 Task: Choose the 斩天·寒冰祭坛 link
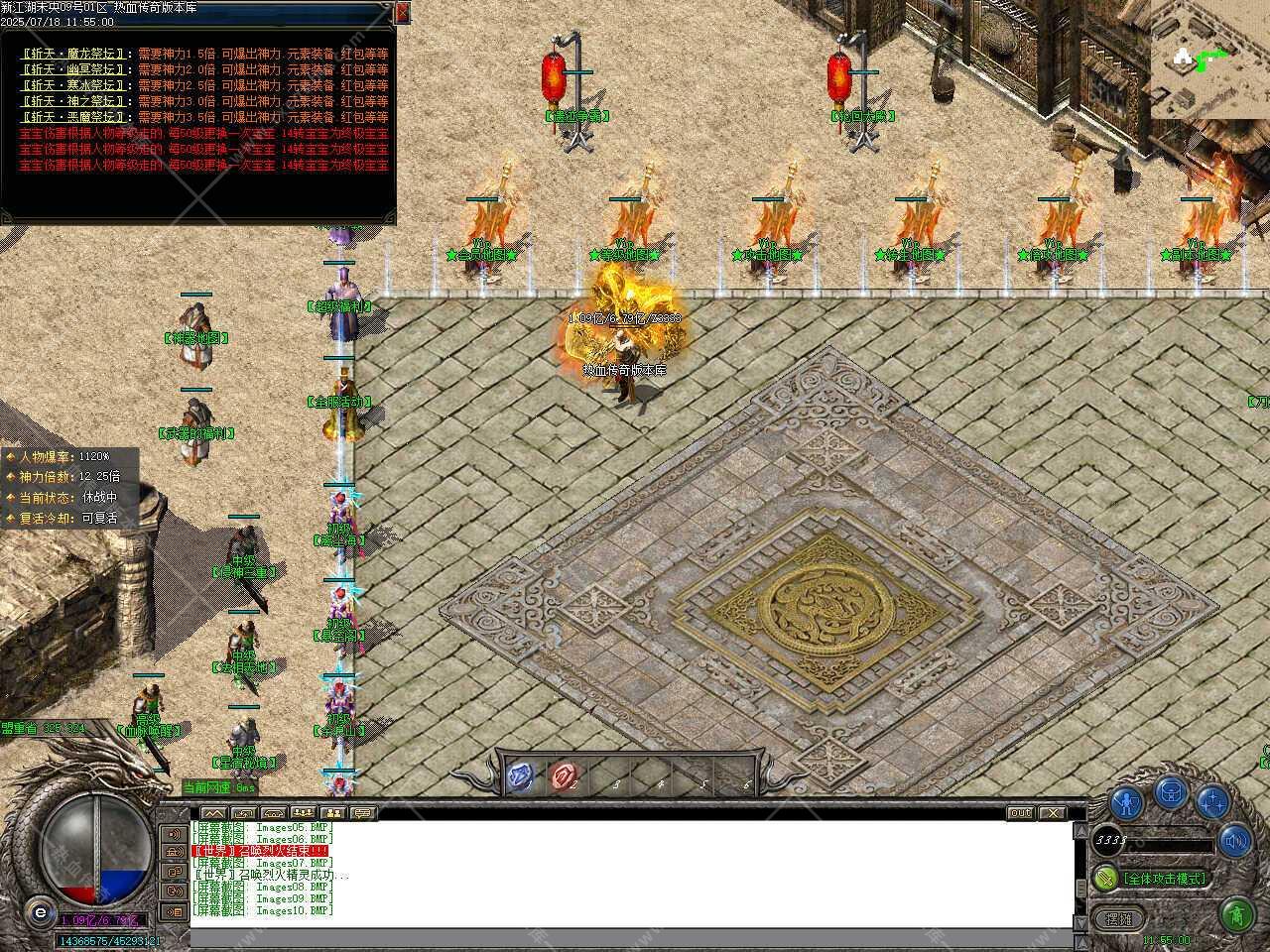(x=74, y=85)
